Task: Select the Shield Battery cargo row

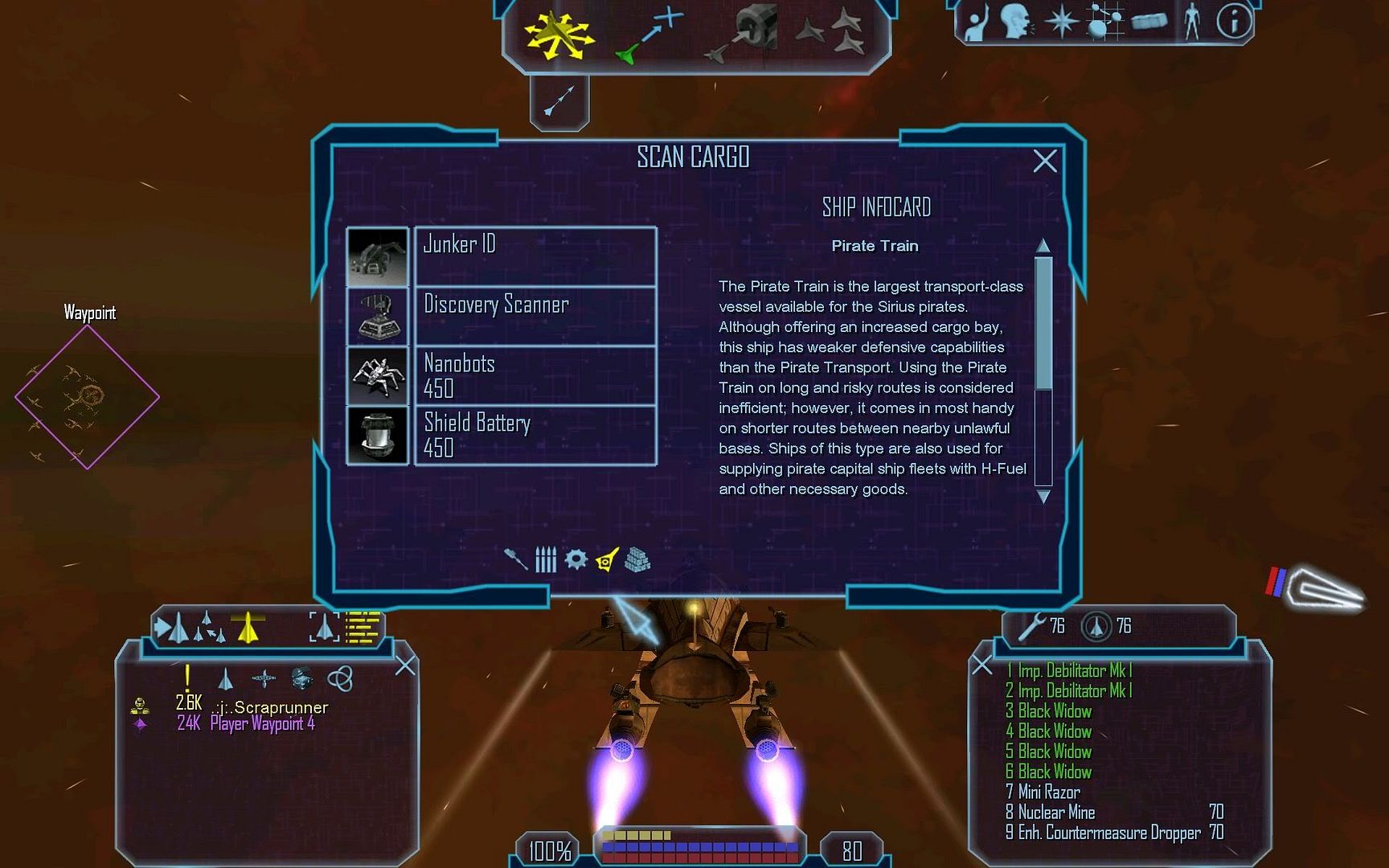Action: [x=535, y=435]
